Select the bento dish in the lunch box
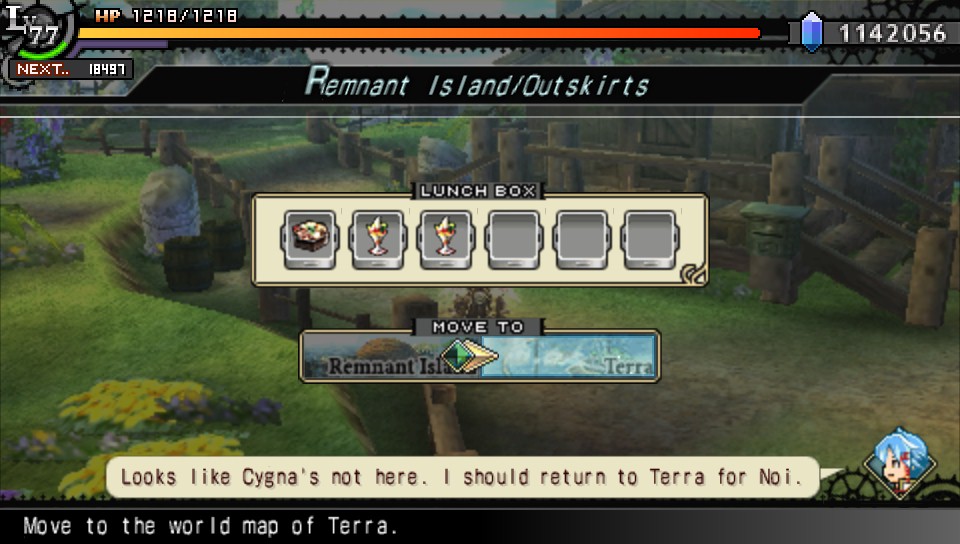The height and width of the screenshot is (544, 960). [x=308, y=240]
